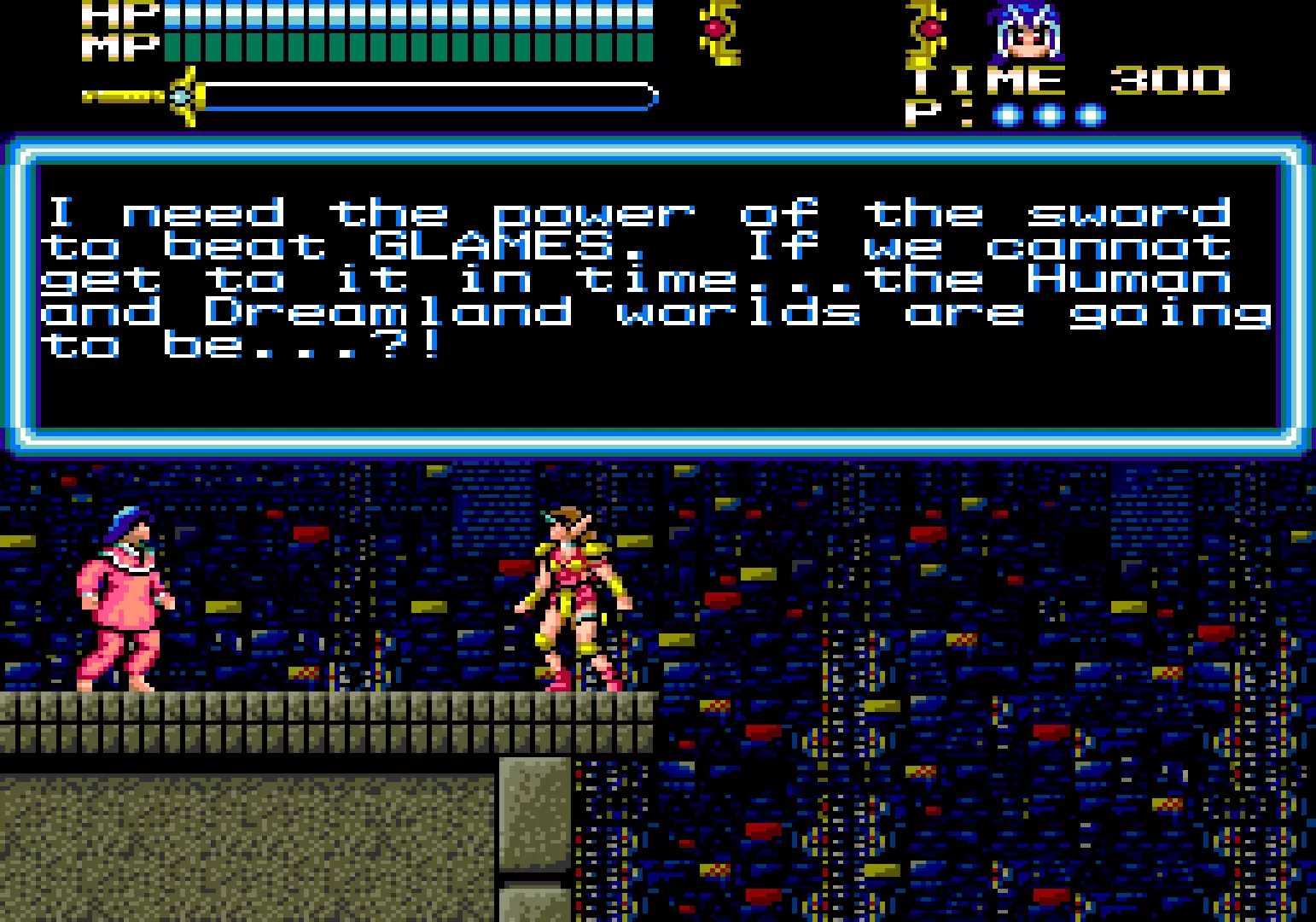The width and height of the screenshot is (1316, 922).
Task: Click the blue-haired character portrait
Action: [x=1028, y=32]
